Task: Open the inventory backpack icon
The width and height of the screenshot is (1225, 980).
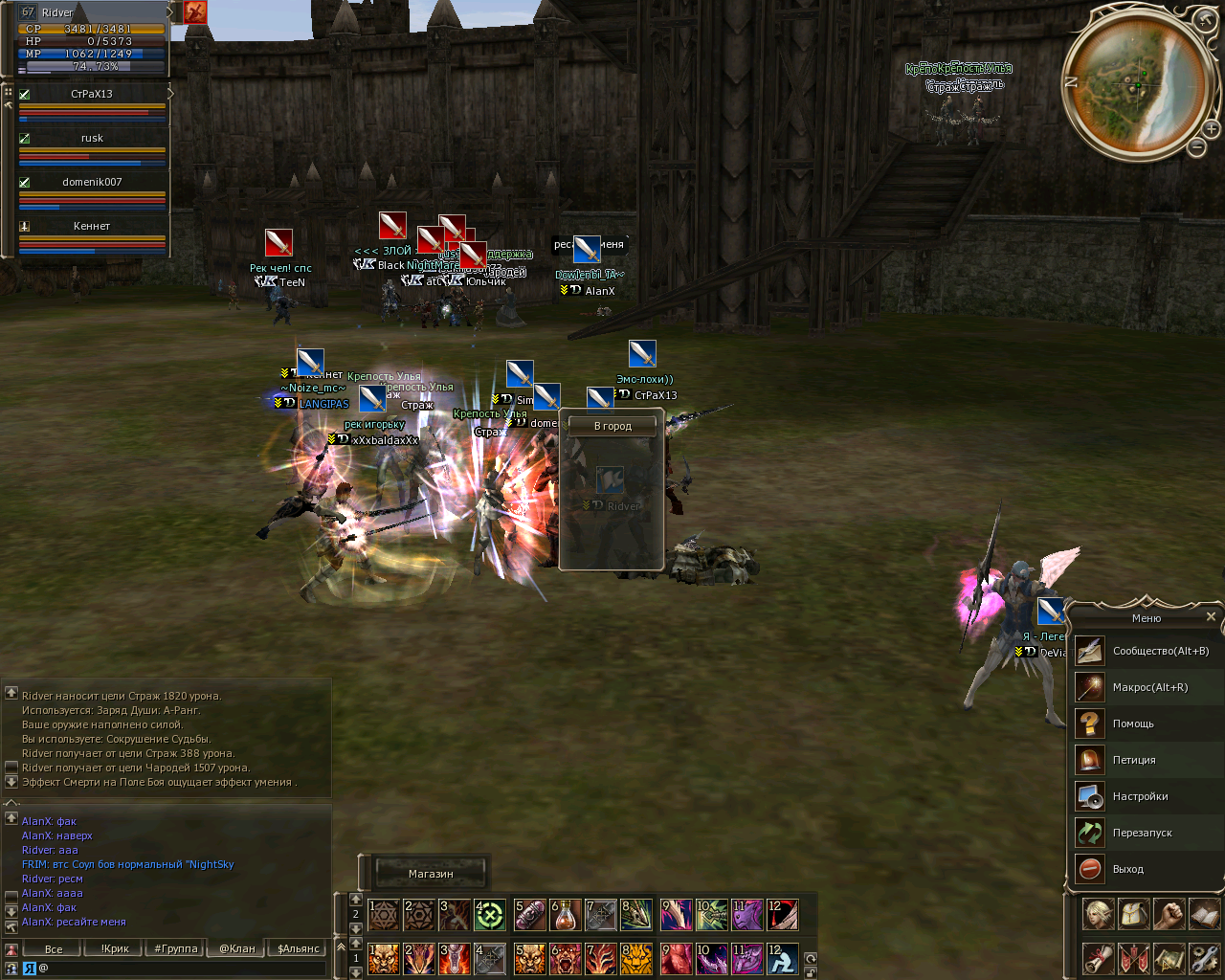Action: pyautogui.click(x=1134, y=914)
